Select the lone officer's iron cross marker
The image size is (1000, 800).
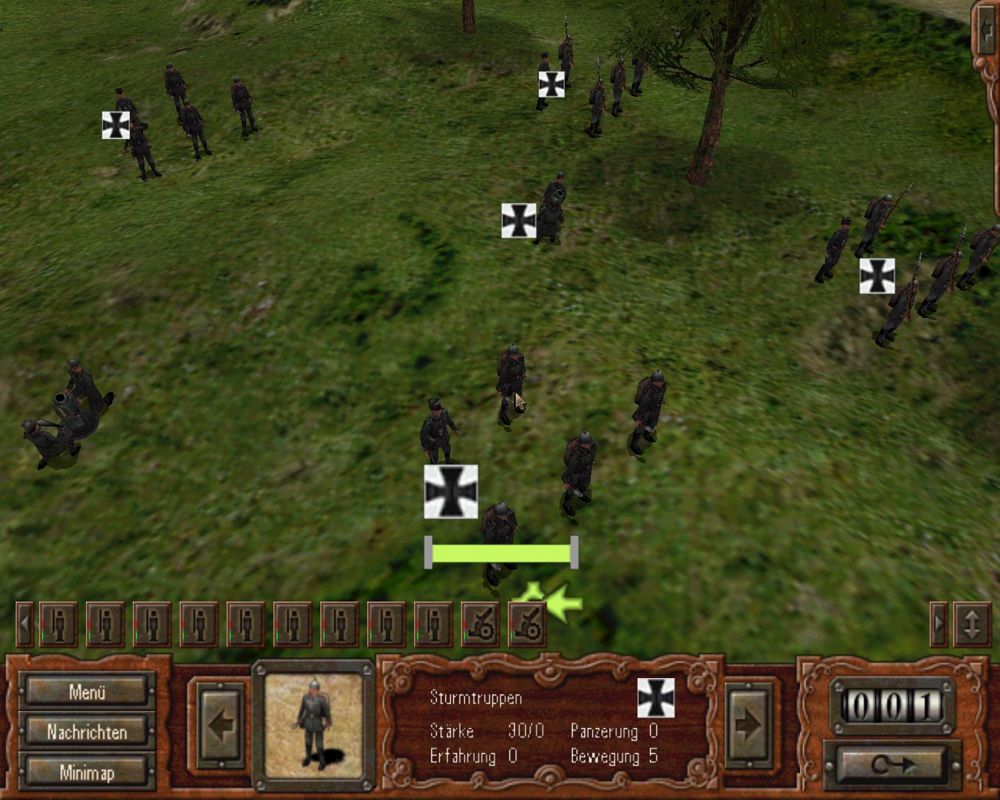518,220
